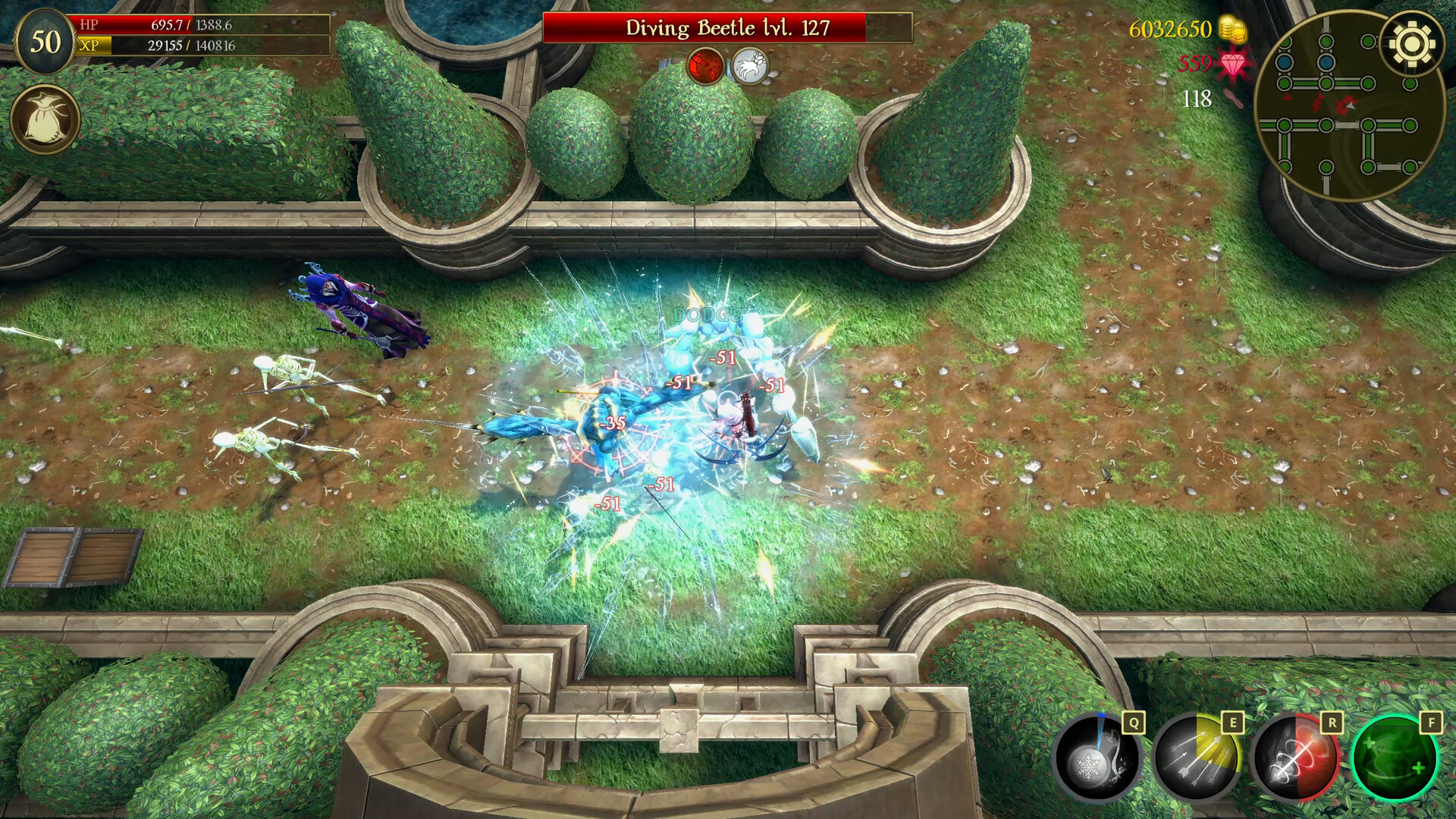Viewport: 1456px width, 819px height.
Task: Select the pink gem currency icon
Action: click(x=1232, y=66)
